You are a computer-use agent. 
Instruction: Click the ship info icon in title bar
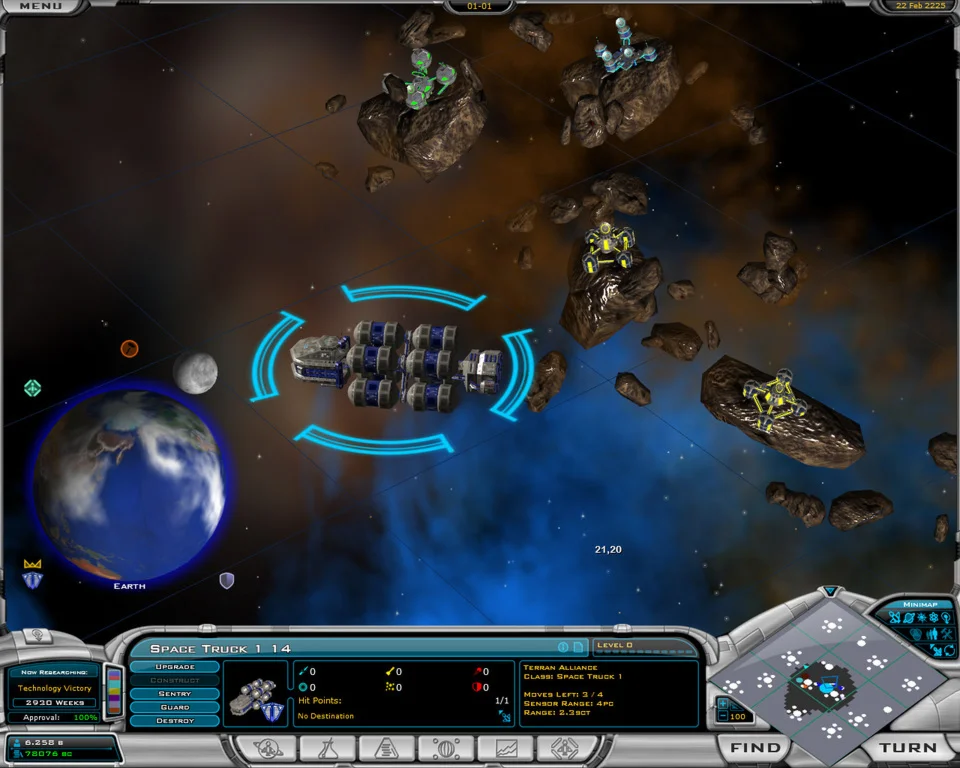click(x=563, y=647)
